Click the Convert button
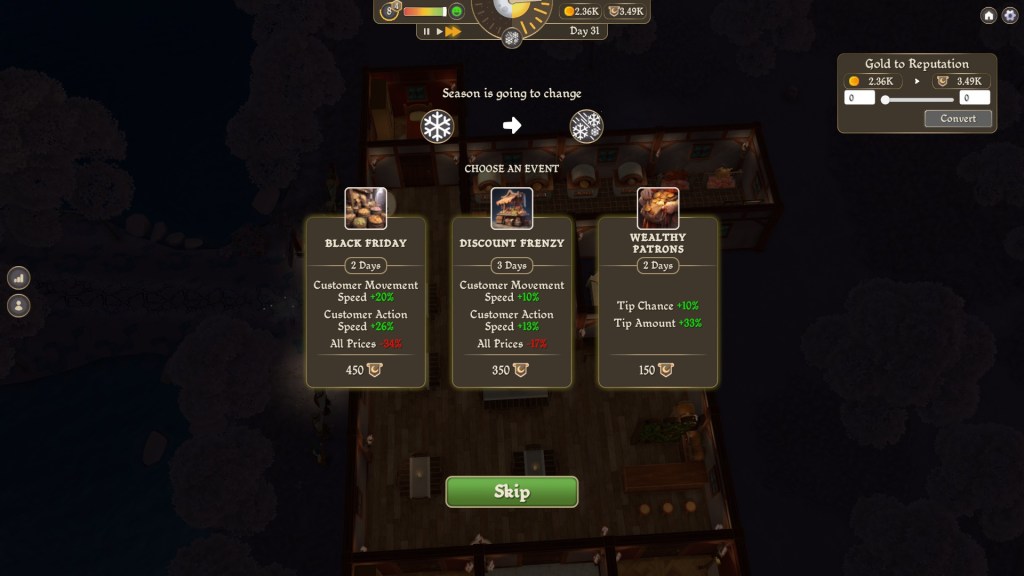1024x576 pixels. [x=957, y=118]
